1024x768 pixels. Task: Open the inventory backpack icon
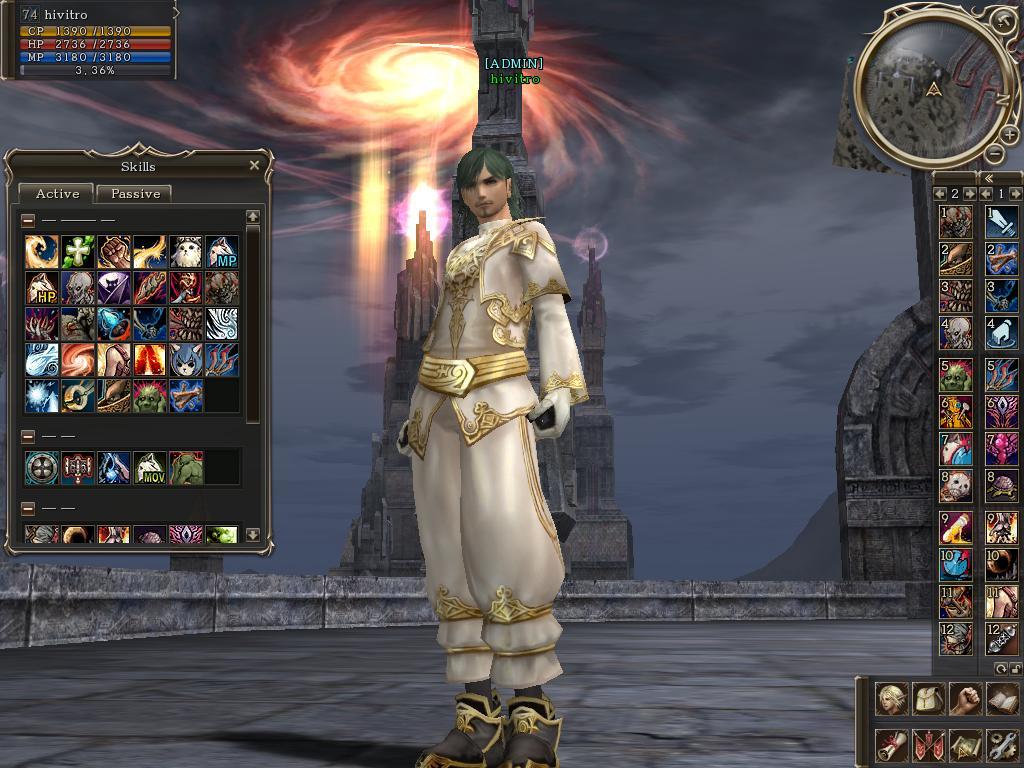coord(929,699)
